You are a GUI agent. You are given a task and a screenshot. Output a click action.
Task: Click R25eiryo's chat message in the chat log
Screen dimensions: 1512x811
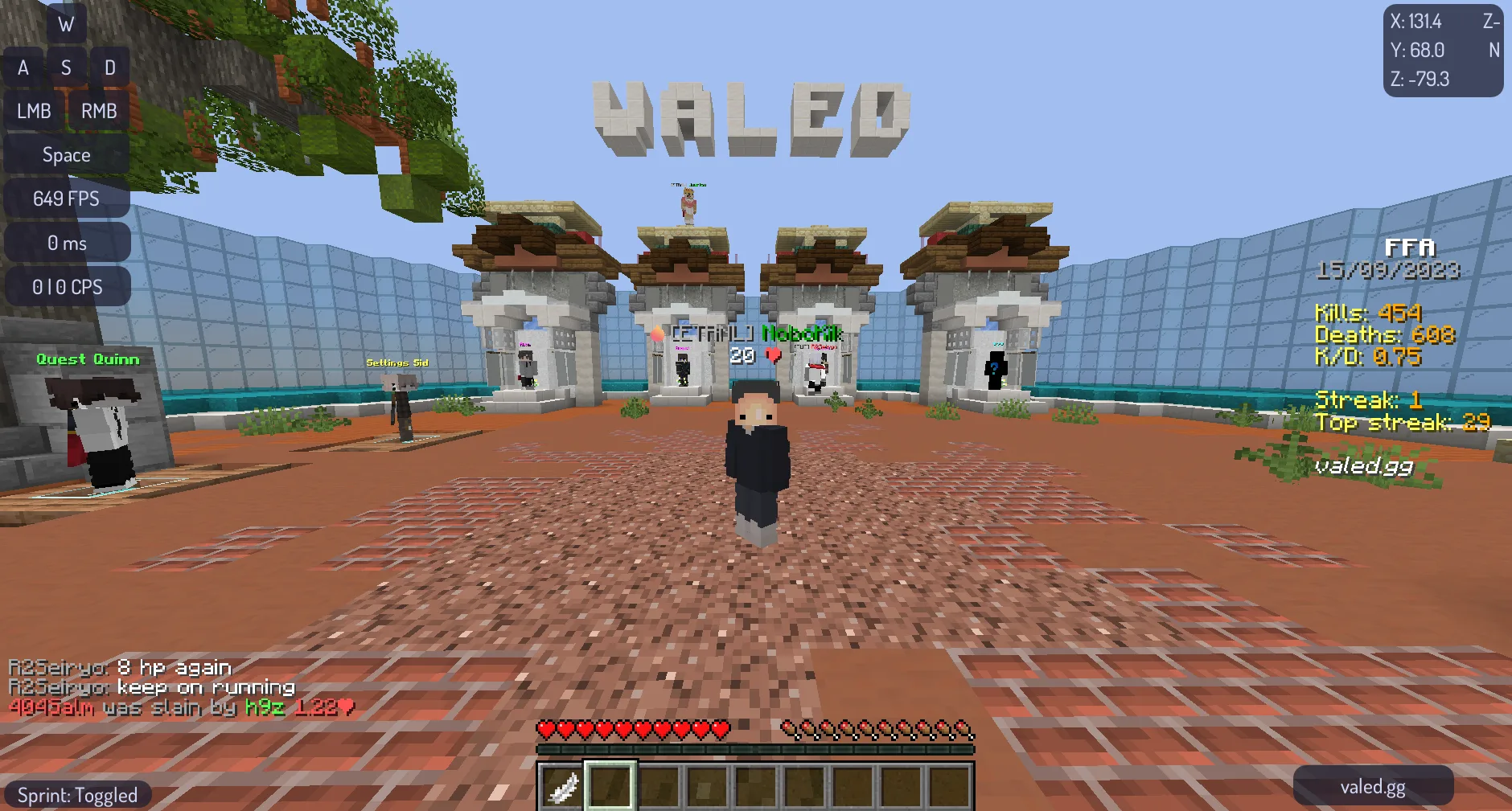click(119, 666)
